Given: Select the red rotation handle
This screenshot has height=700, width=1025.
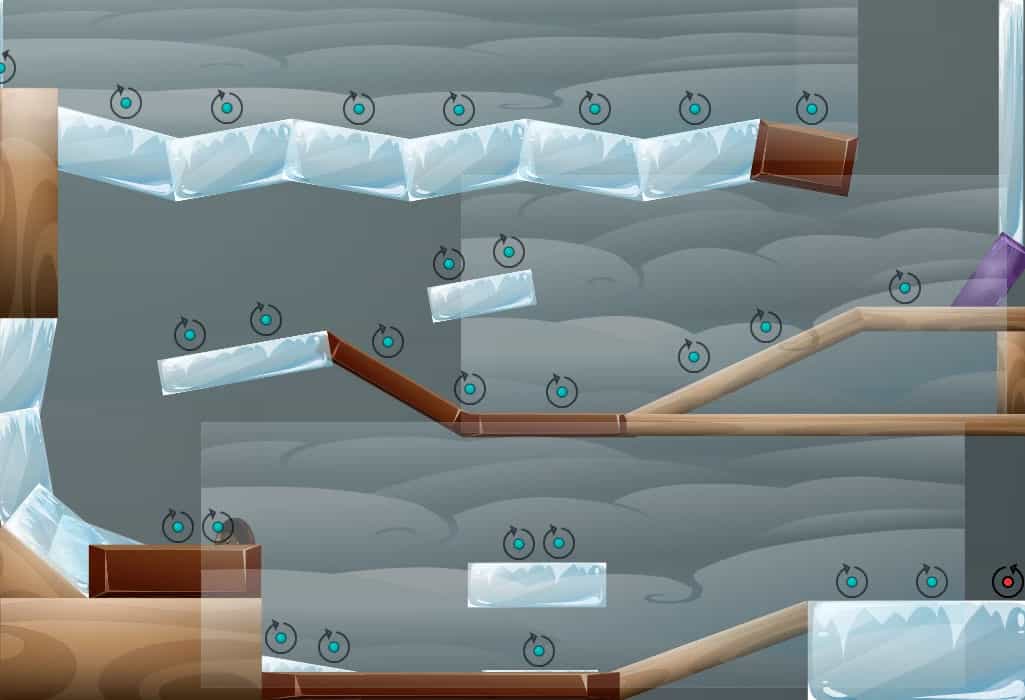Looking at the screenshot, I should (x=1007, y=581).
